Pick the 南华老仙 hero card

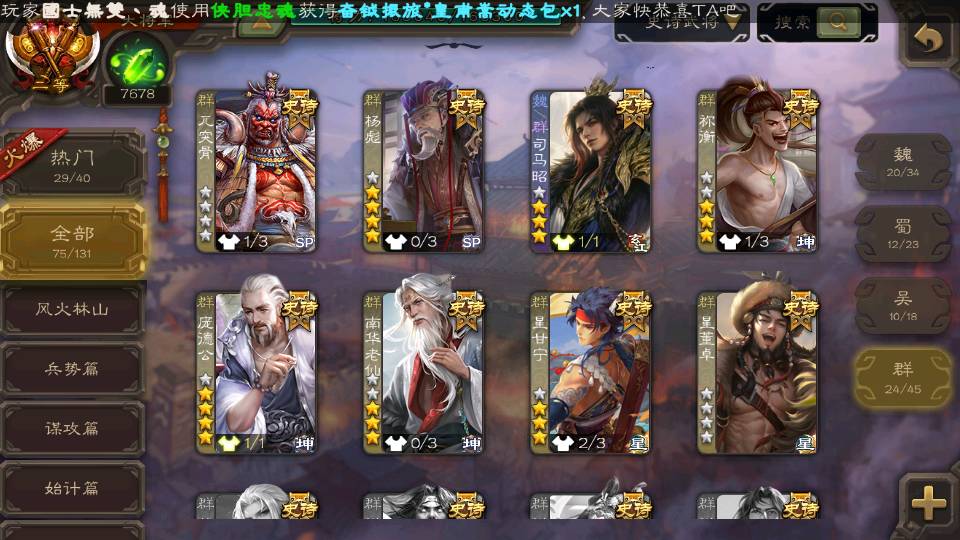pos(424,372)
